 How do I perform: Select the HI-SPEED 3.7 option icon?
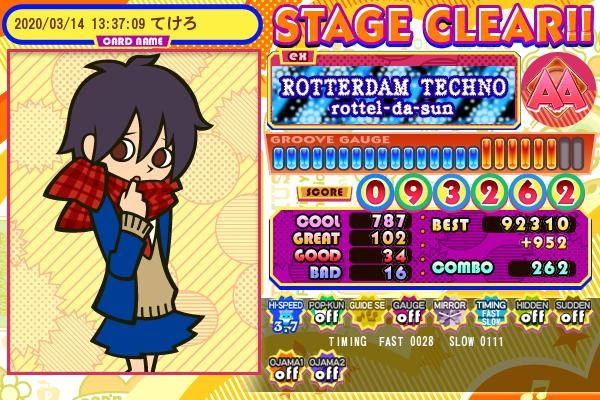point(284,314)
